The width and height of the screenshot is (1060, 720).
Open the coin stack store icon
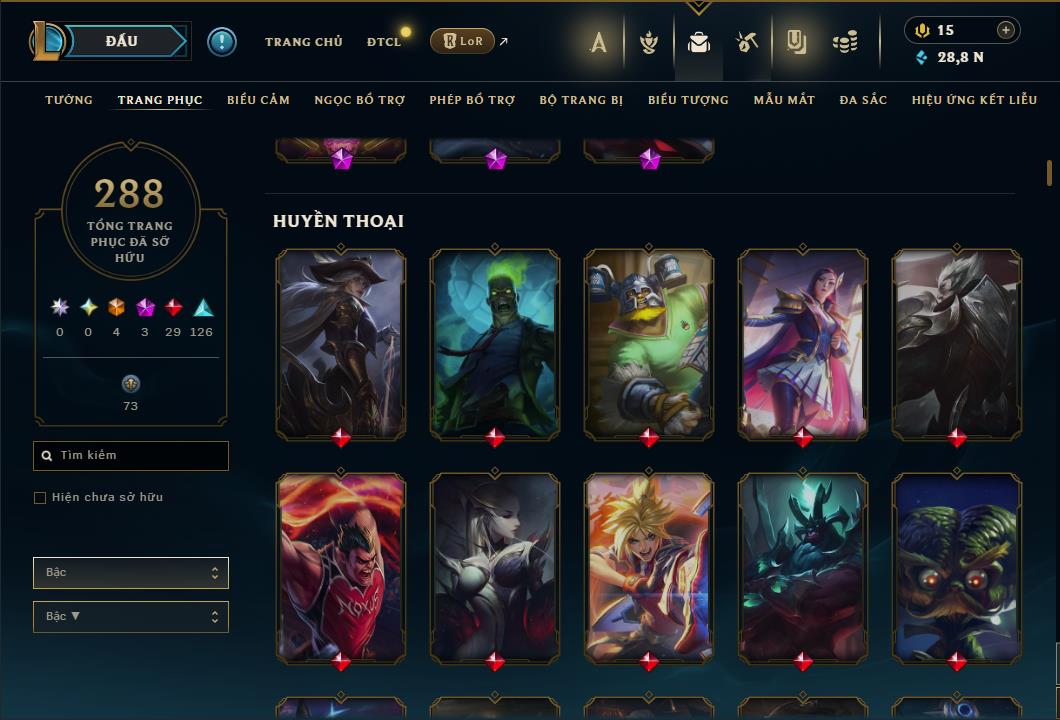(x=845, y=42)
